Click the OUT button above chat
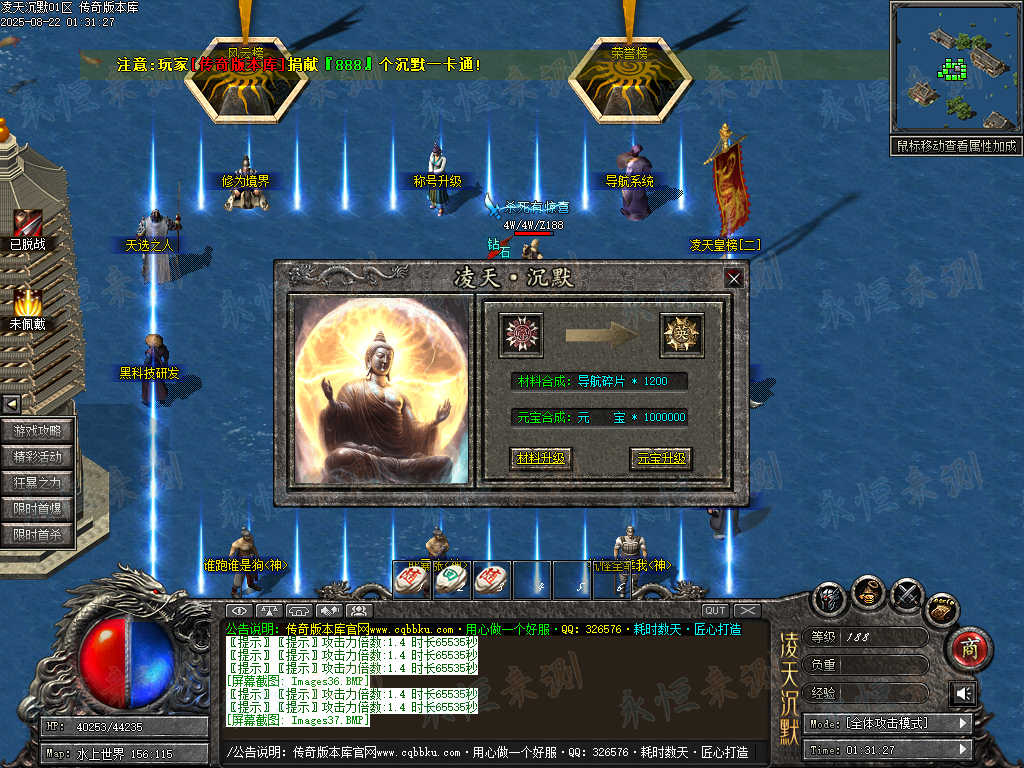The height and width of the screenshot is (768, 1024). [x=715, y=610]
